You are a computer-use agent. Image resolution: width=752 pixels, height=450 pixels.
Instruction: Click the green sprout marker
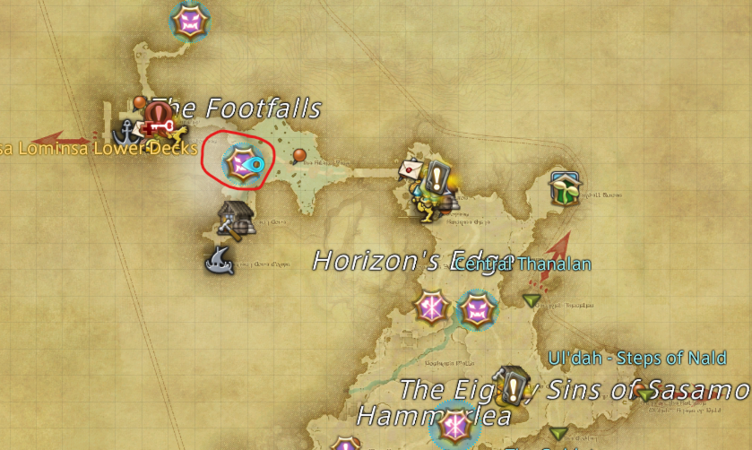click(x=566, y=188)
